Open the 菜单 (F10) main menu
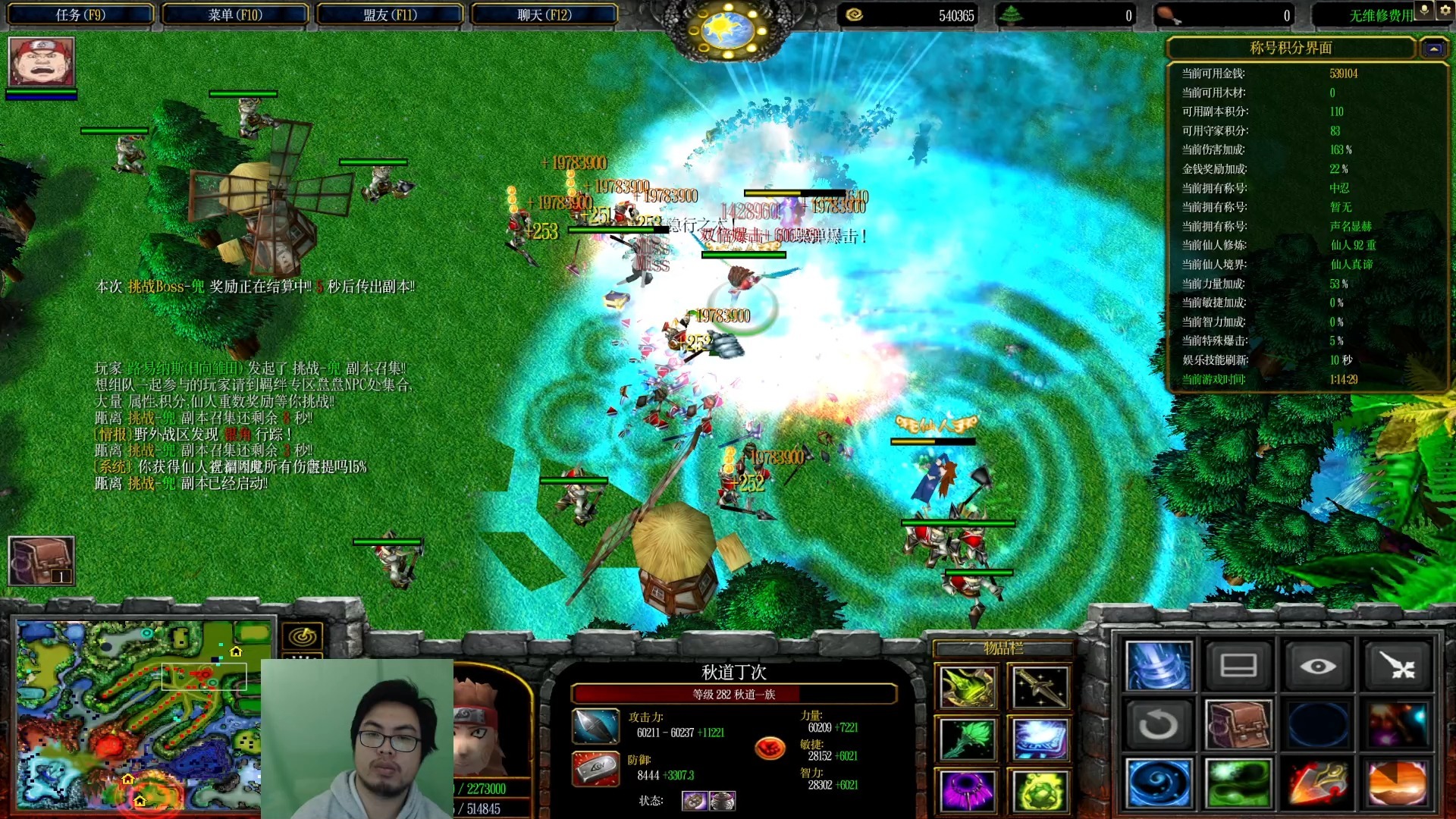This screenshot has width=1456, height=819. click(235, 14)
